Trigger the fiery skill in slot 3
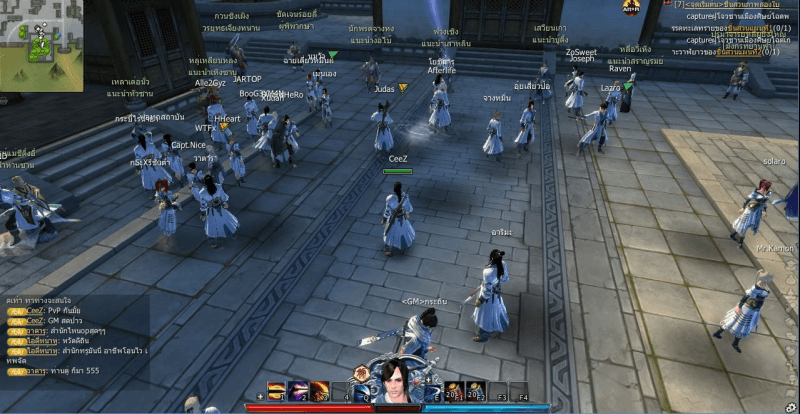The image size is (800, 414). 319,391
